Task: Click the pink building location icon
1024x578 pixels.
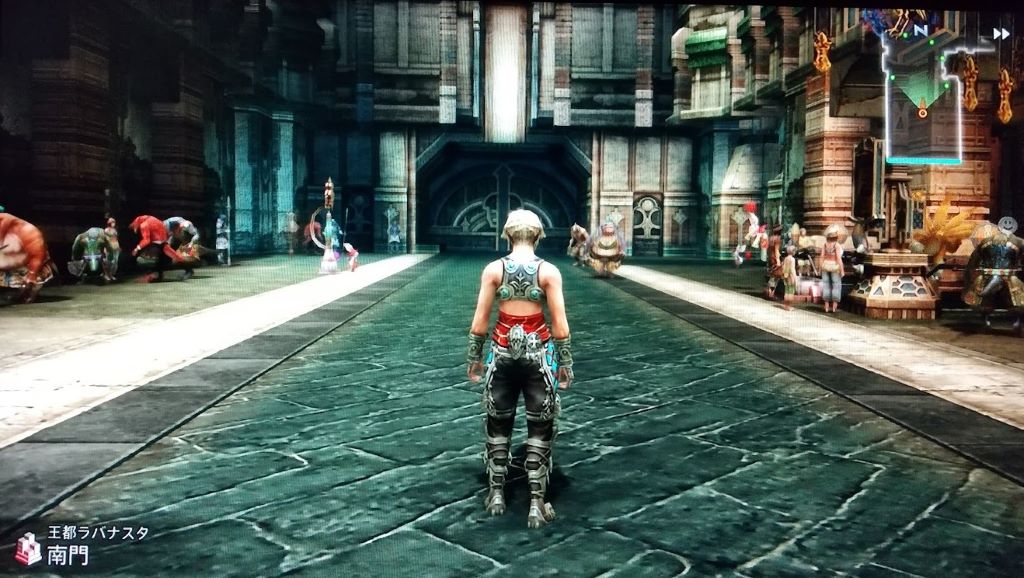Action: (x=28, y=549)
